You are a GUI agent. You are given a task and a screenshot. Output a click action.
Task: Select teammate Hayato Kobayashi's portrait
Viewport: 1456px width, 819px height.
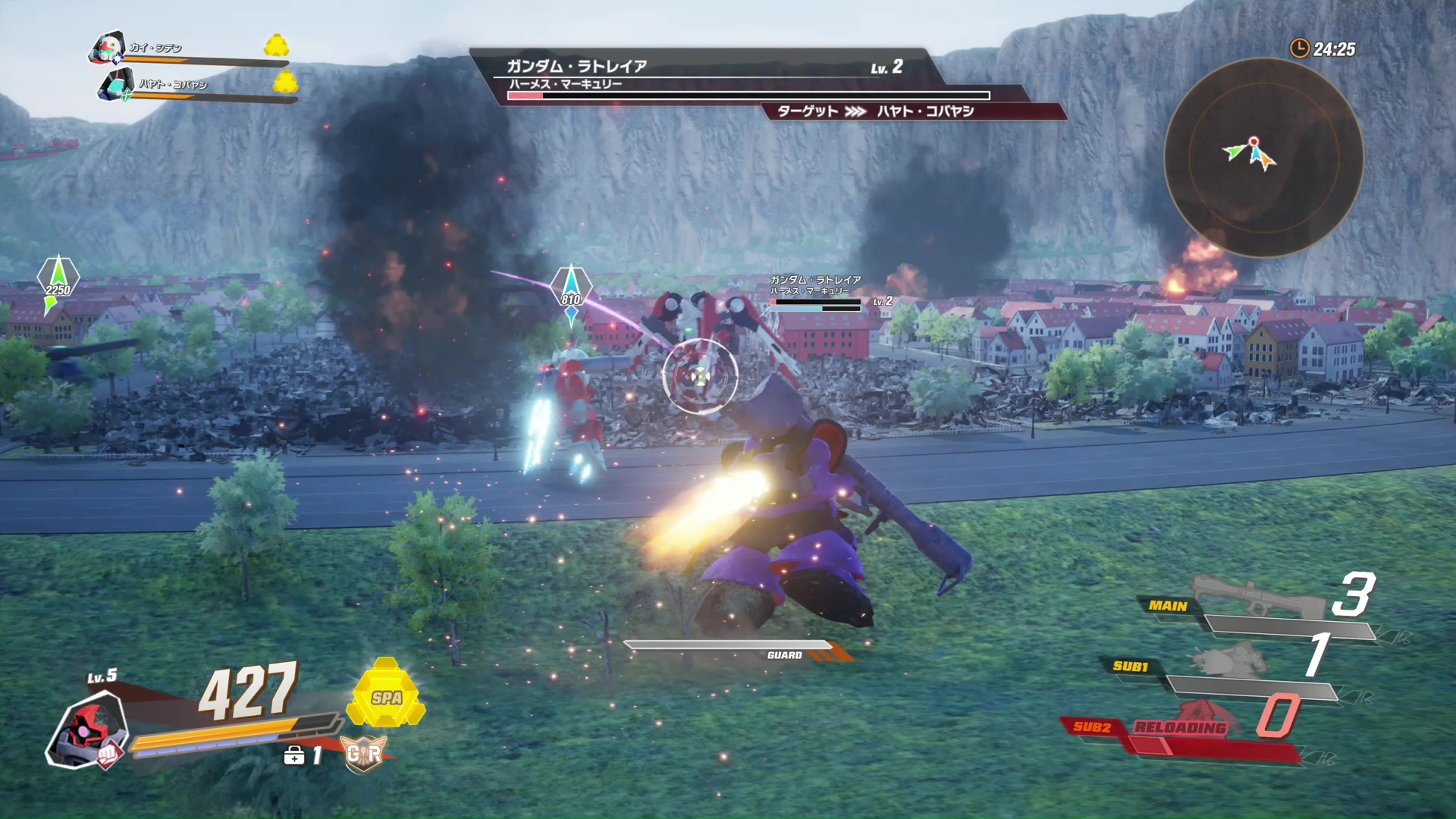pyautogui.click(x=115, y=84)
